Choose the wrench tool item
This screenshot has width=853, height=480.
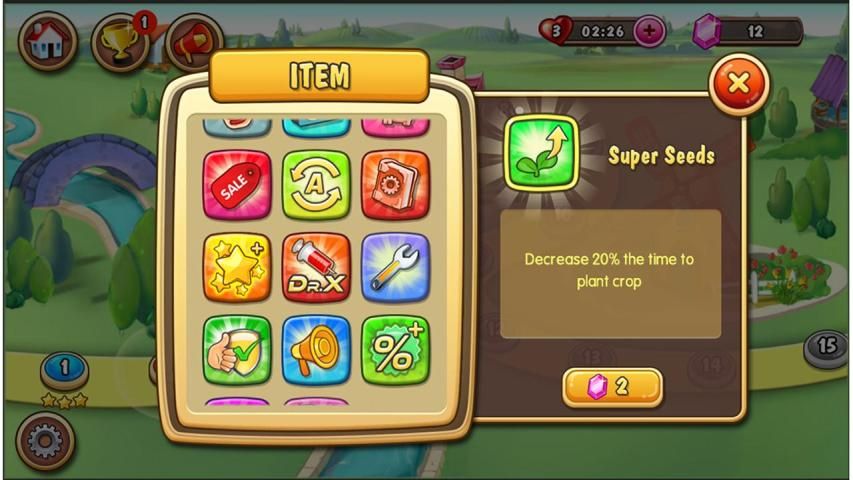(395, 267)
